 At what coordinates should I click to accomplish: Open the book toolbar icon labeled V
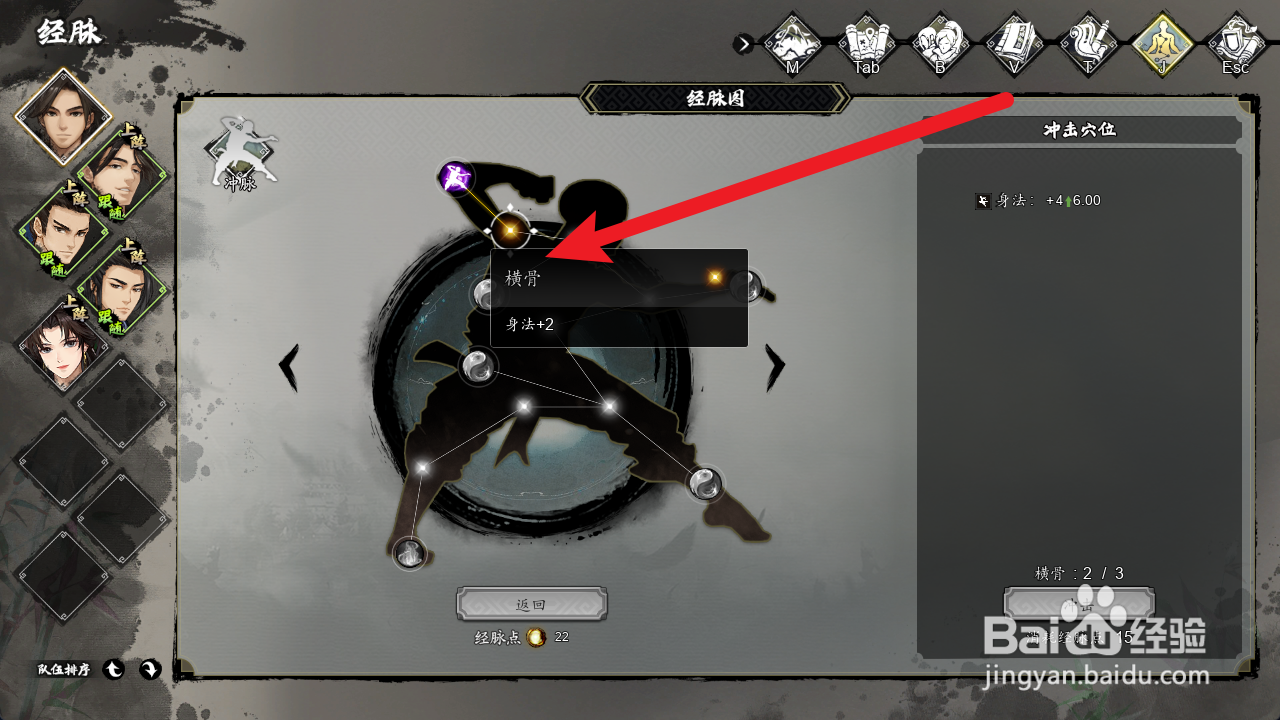(x=1015, y=43)
